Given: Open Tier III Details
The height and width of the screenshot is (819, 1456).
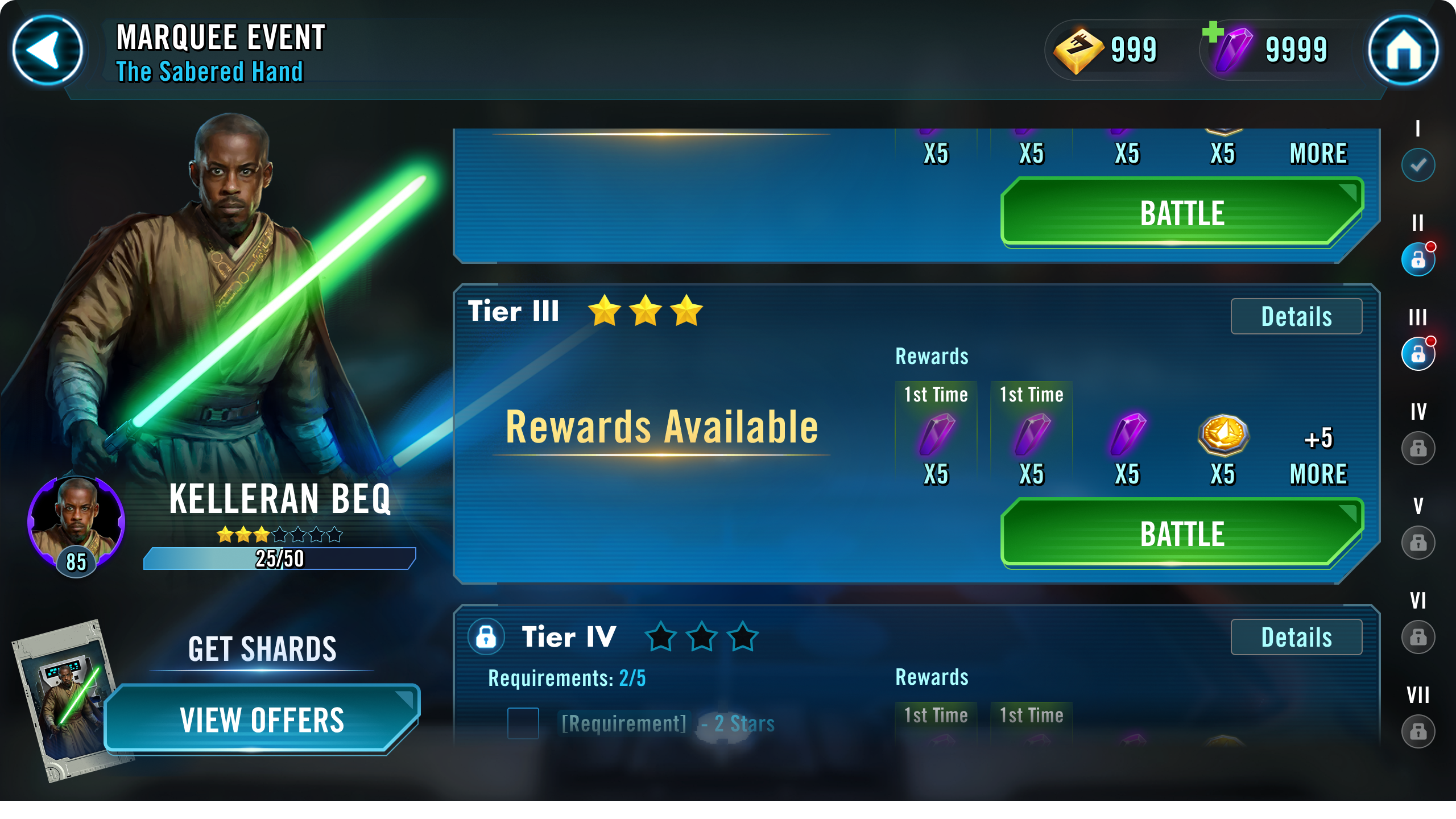Looking at the screenshot, I should 1296,317.
